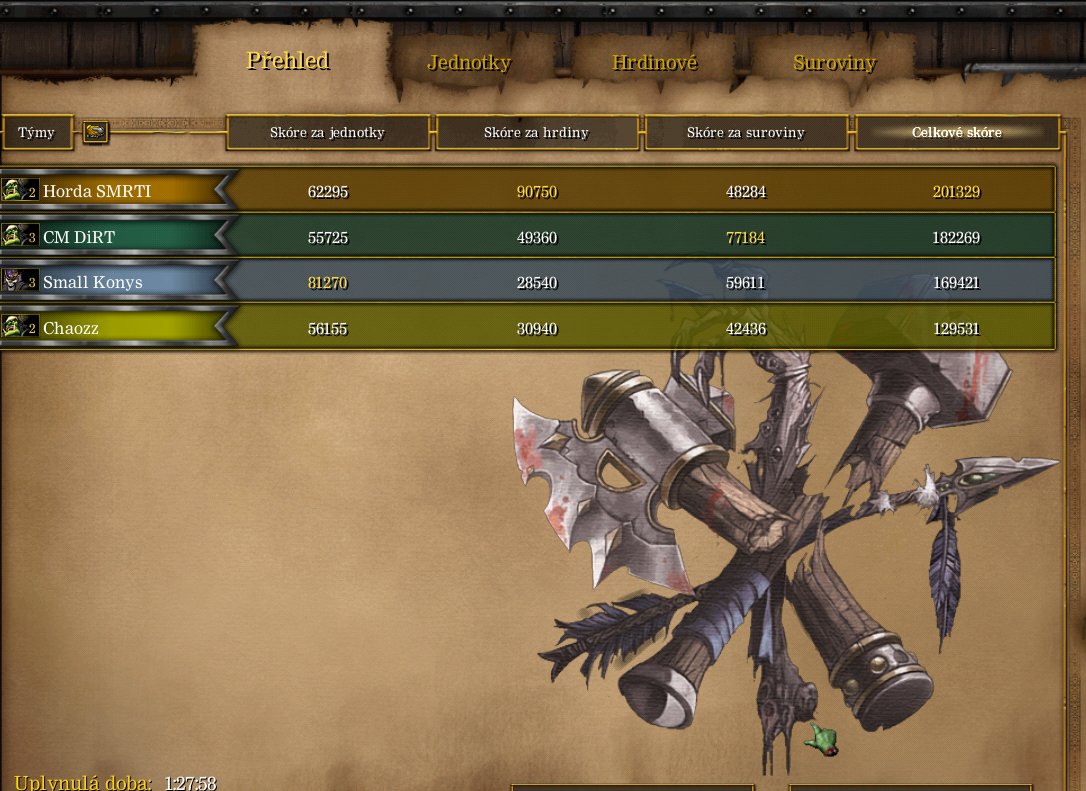Pick the Chaozz player row

point(71,328)
